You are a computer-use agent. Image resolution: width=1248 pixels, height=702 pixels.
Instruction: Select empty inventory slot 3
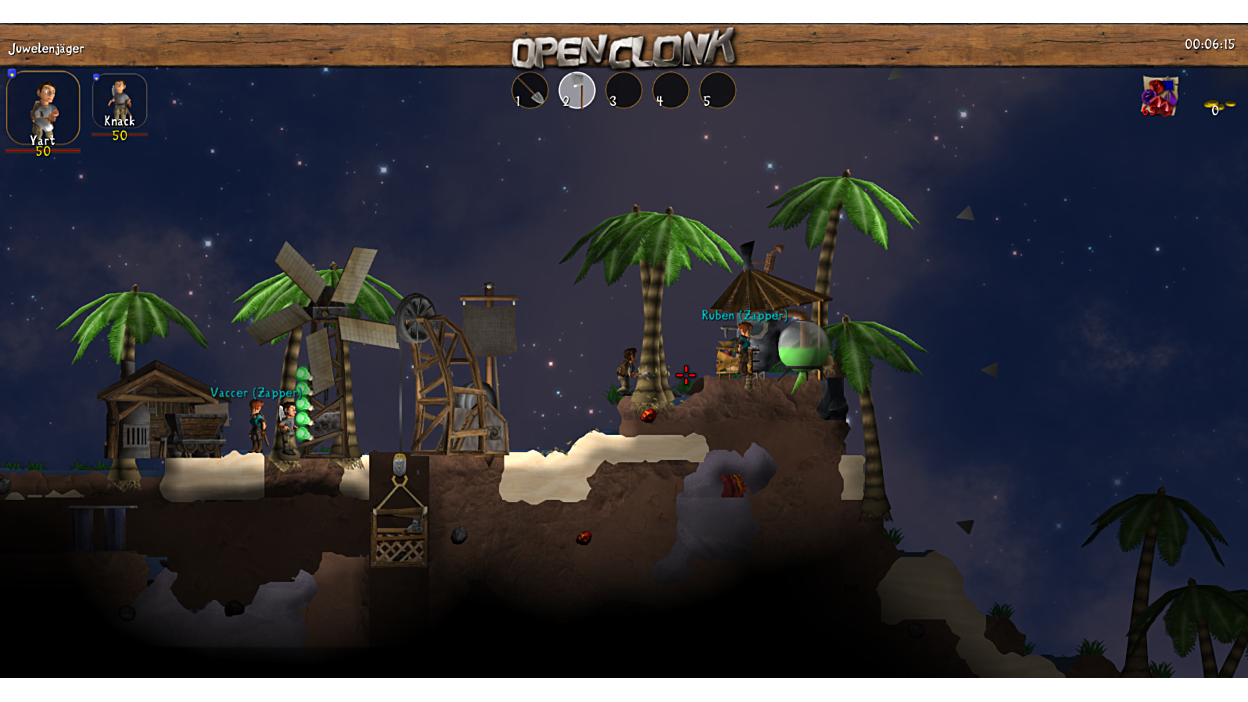click(624, 91)
